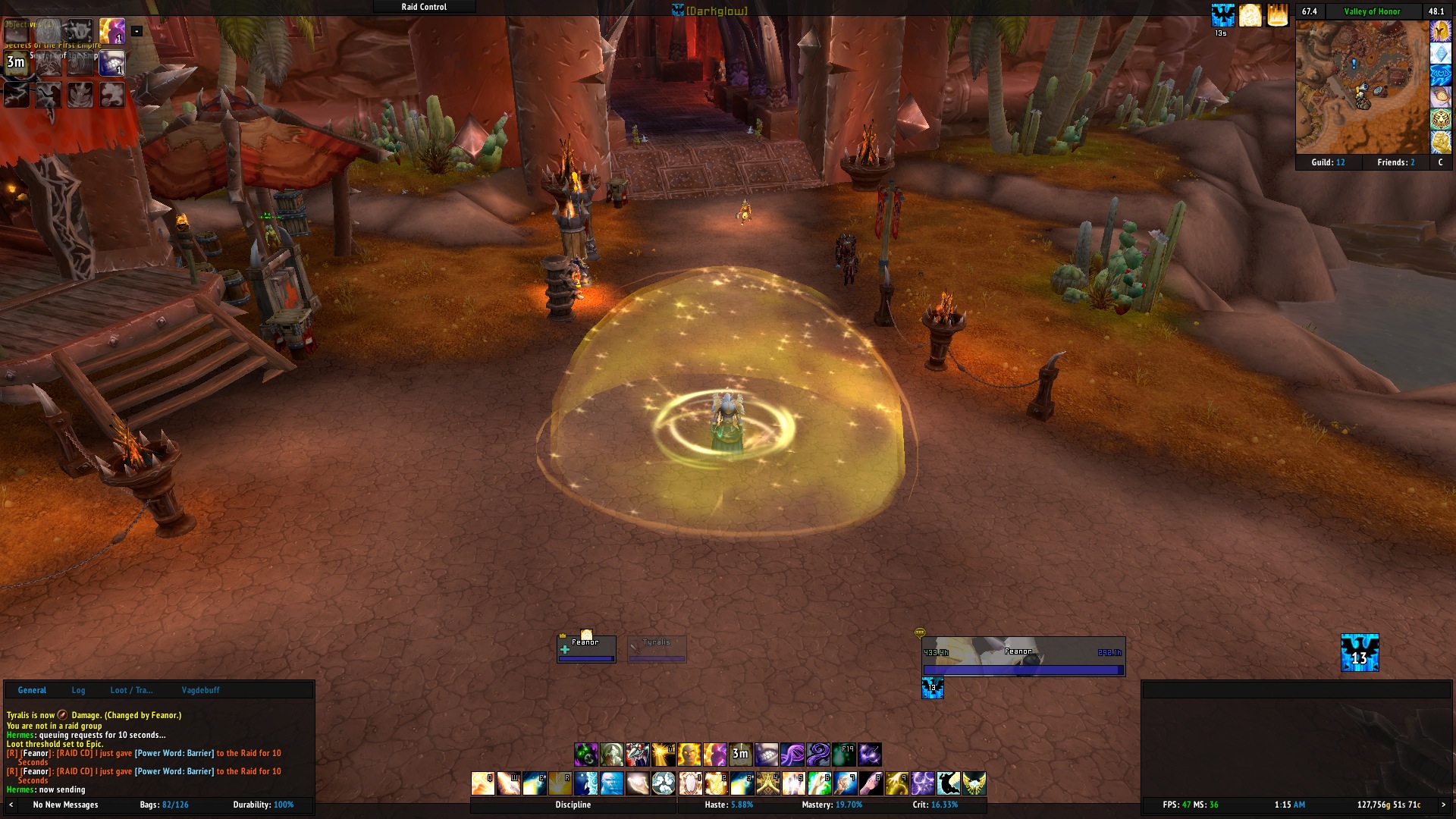Open the Loot / Trade chat tab

(x=131, y=690)
